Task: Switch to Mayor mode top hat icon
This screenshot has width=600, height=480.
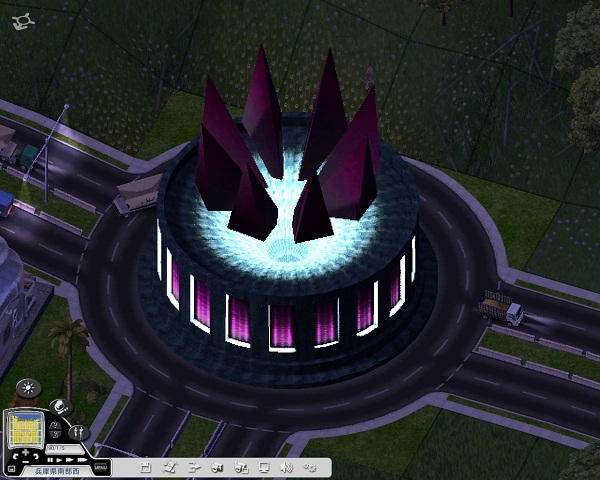Action: click(x=59, y=406)
